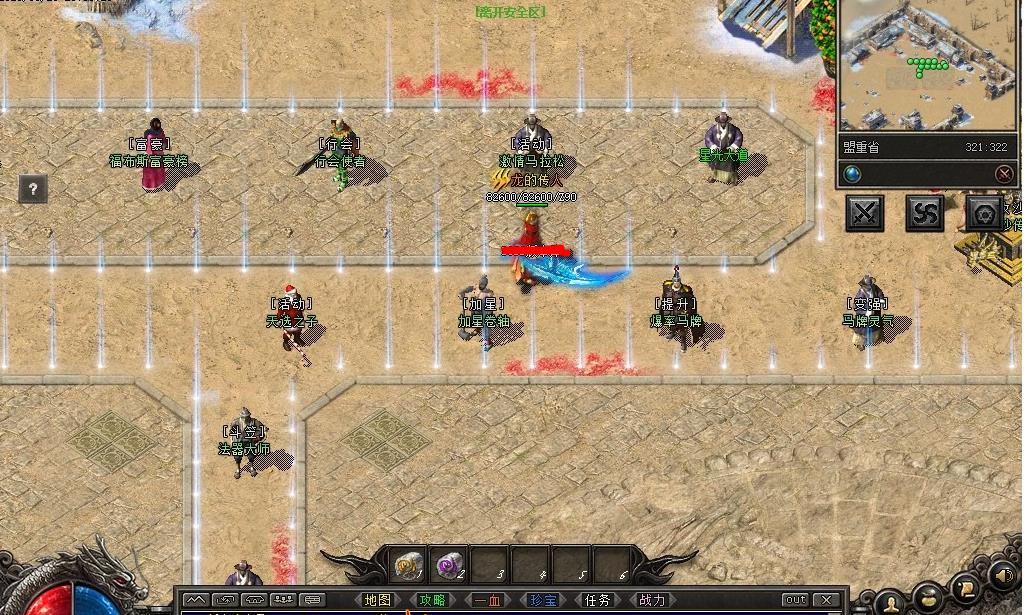Use the scroll item in hotbar slot 1
The width and height of the screenshot is (1031, 615).
(x=408, y=565)
